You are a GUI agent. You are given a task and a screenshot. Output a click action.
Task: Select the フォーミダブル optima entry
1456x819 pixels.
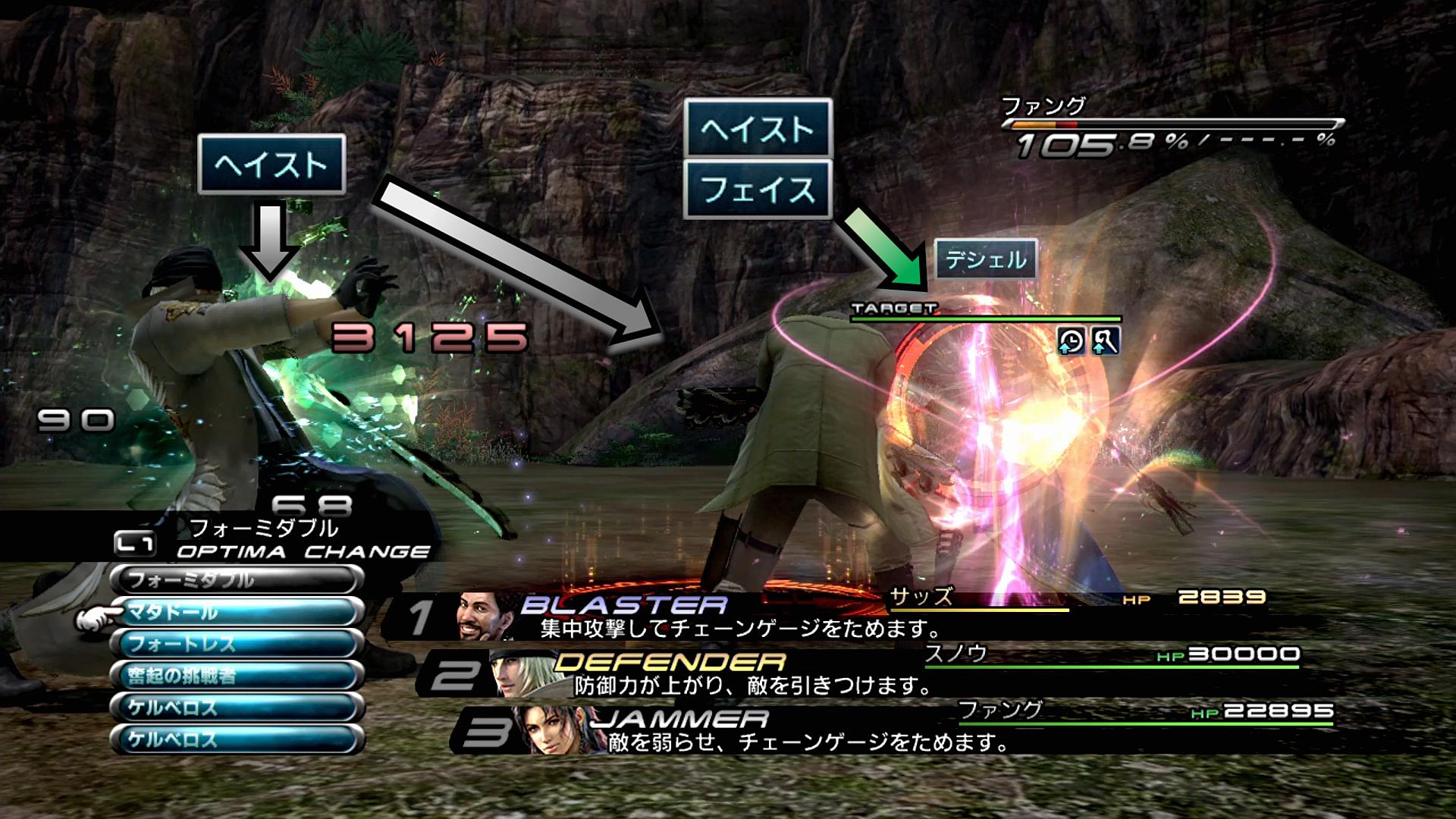[x=237, y=581]
